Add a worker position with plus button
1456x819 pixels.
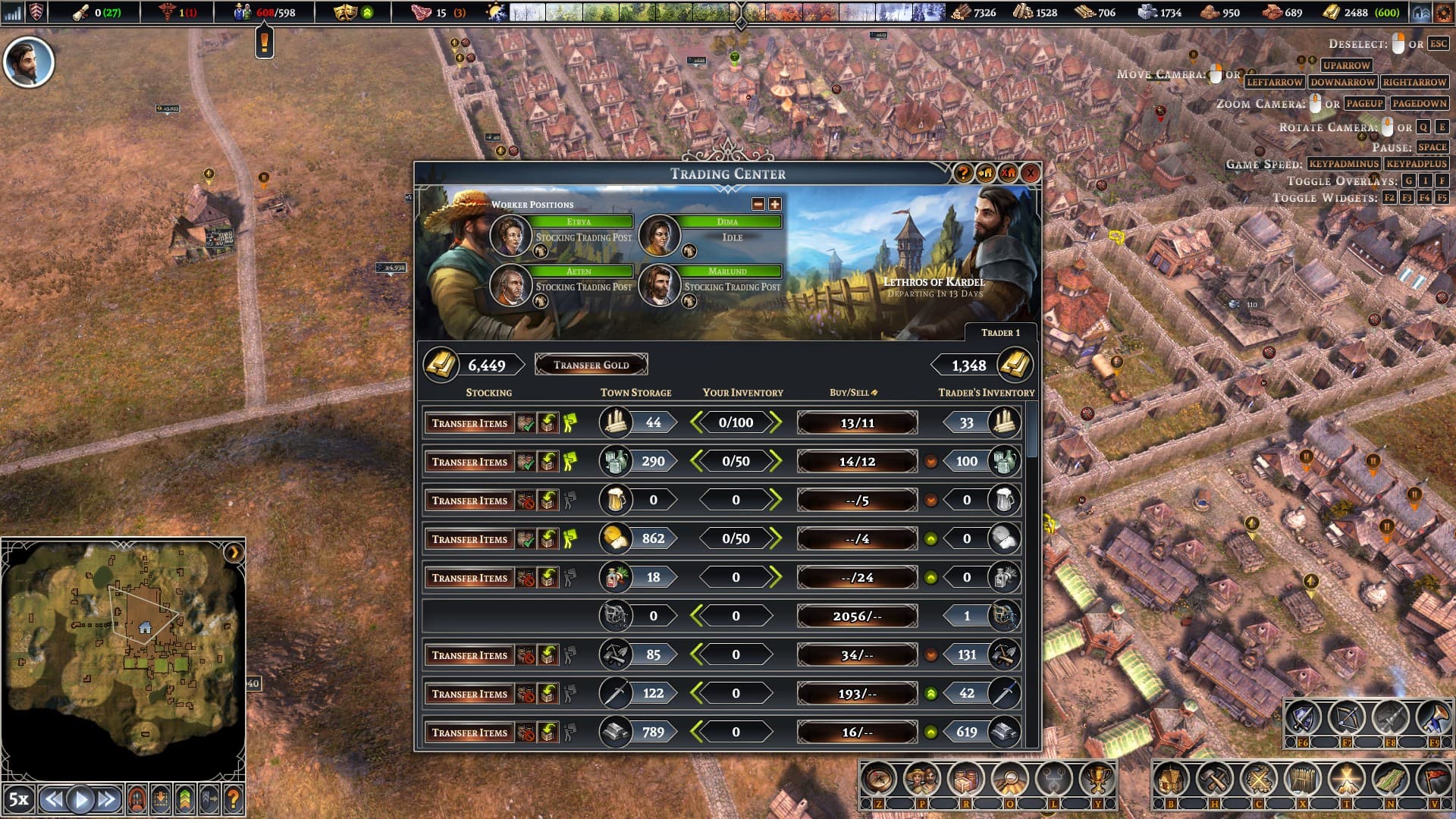coord(774,204)
